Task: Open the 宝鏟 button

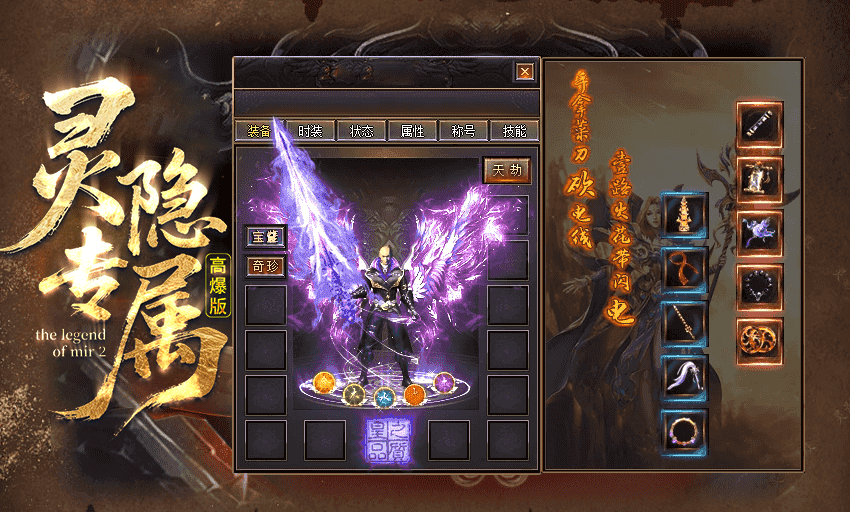Action: pos(266,237)
